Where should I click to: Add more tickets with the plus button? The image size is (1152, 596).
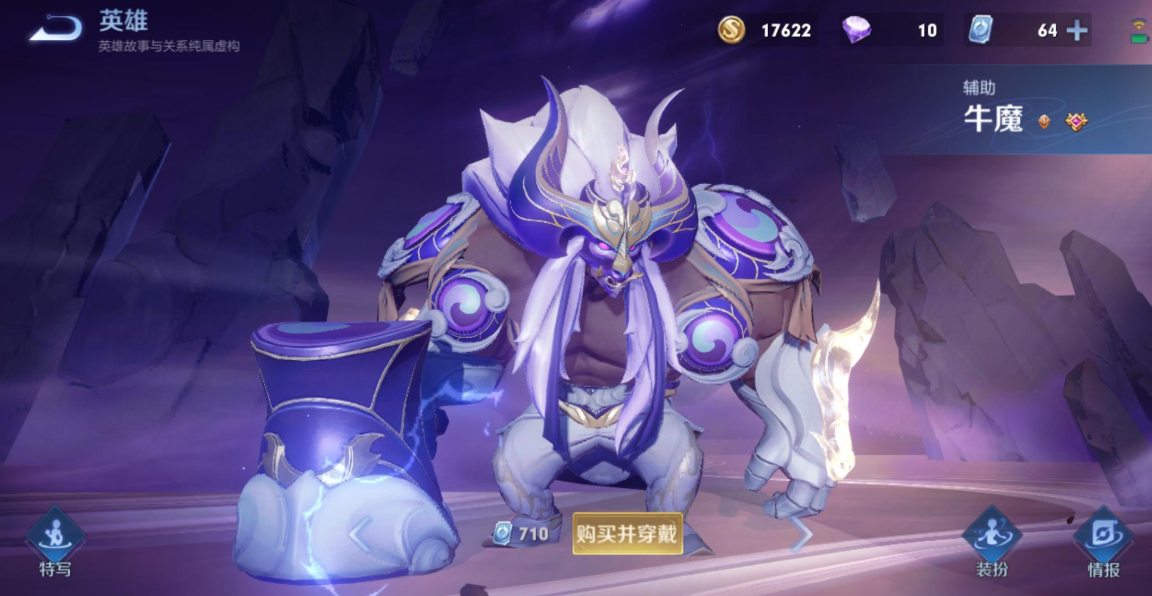(1077, 30)
